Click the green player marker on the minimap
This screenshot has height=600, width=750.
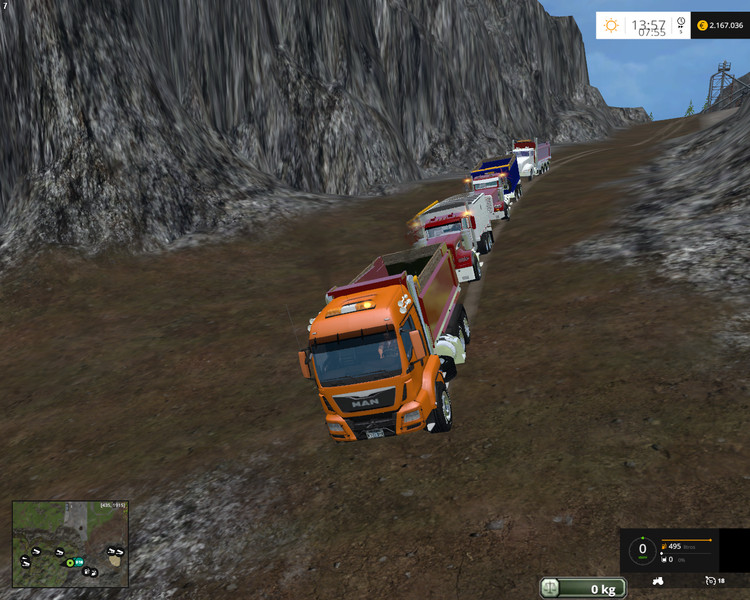(x=70, y=563)
